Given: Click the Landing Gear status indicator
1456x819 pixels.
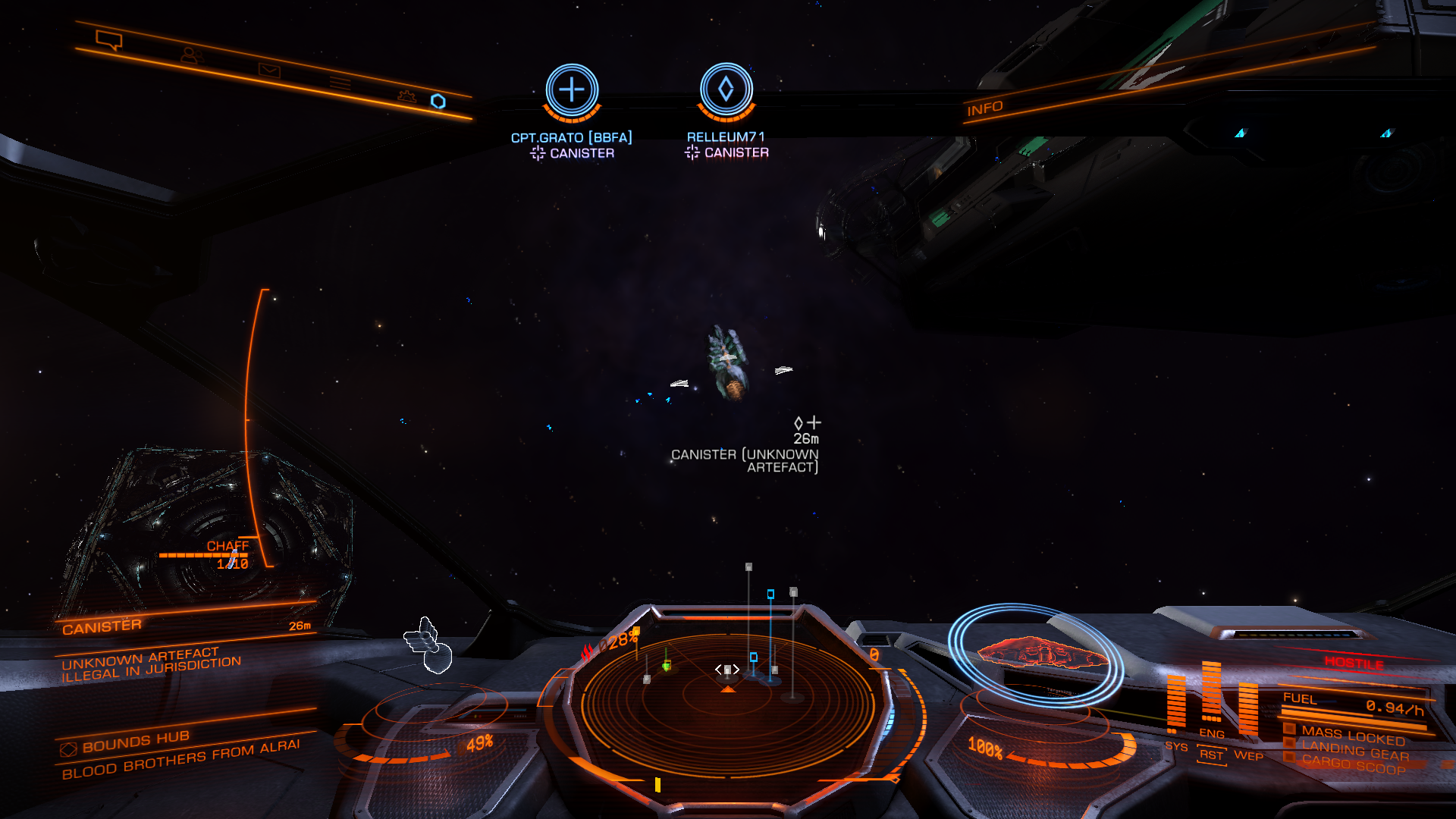Looking at the screenshot, I should pyautogui.click(x=1354, y=752).
